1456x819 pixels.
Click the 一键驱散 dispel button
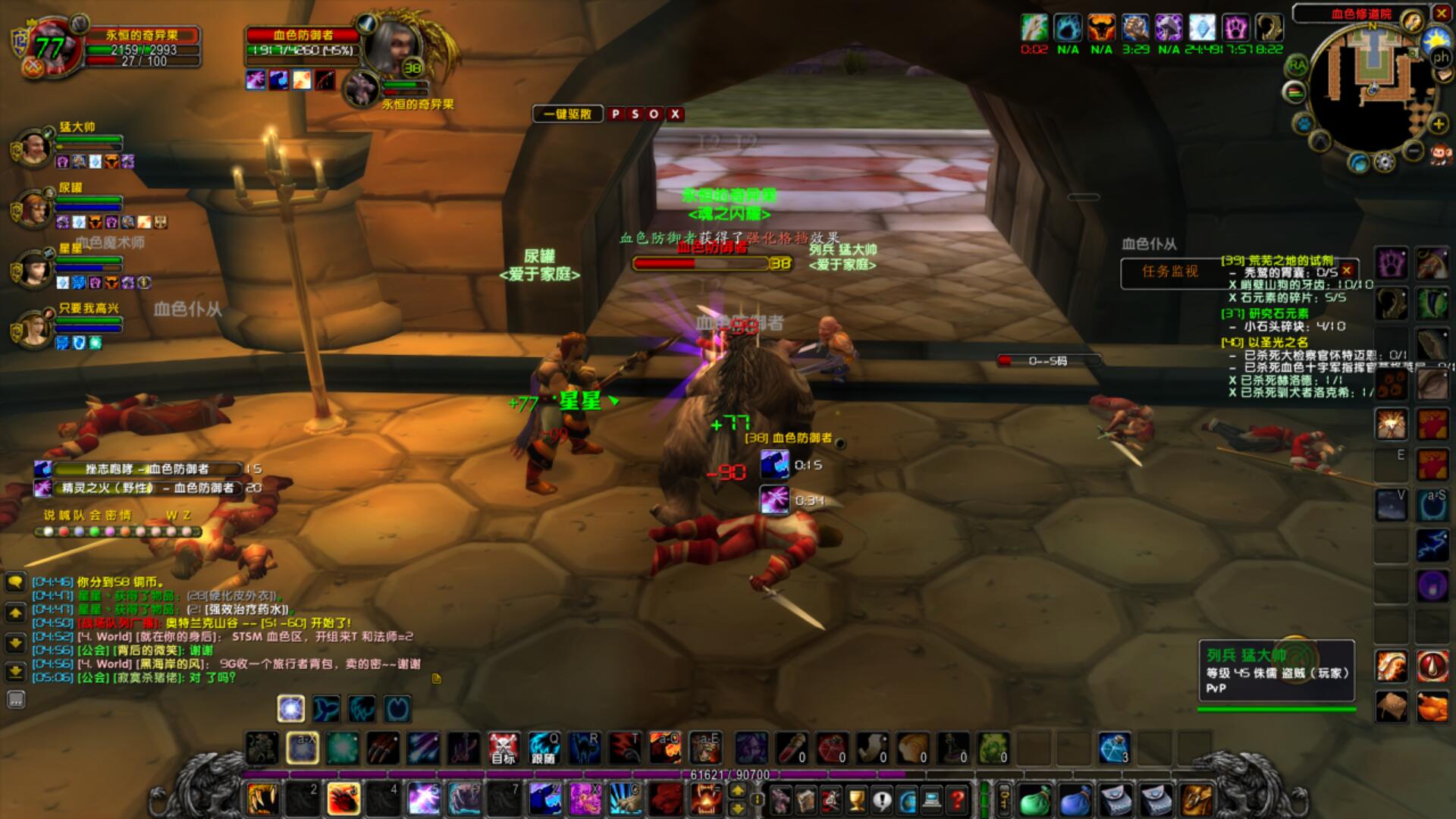click(x=568, y=114)
